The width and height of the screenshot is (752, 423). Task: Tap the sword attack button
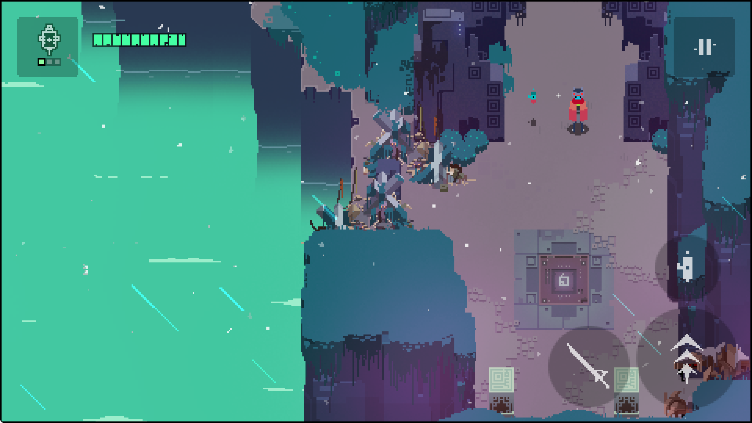click(x=589, y=365)
